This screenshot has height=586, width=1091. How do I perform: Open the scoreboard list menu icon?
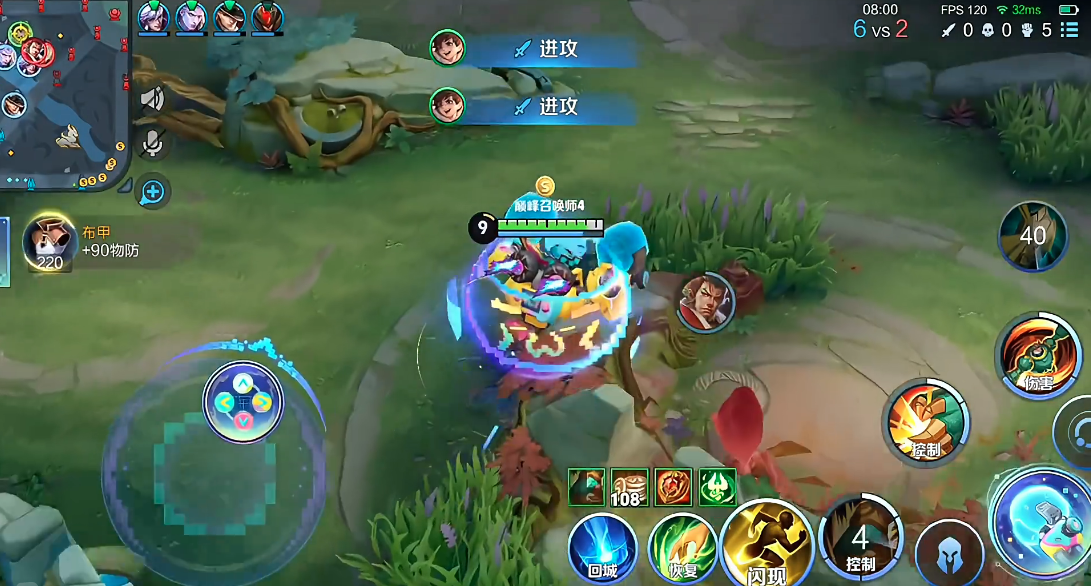(x=1069, y=30)
